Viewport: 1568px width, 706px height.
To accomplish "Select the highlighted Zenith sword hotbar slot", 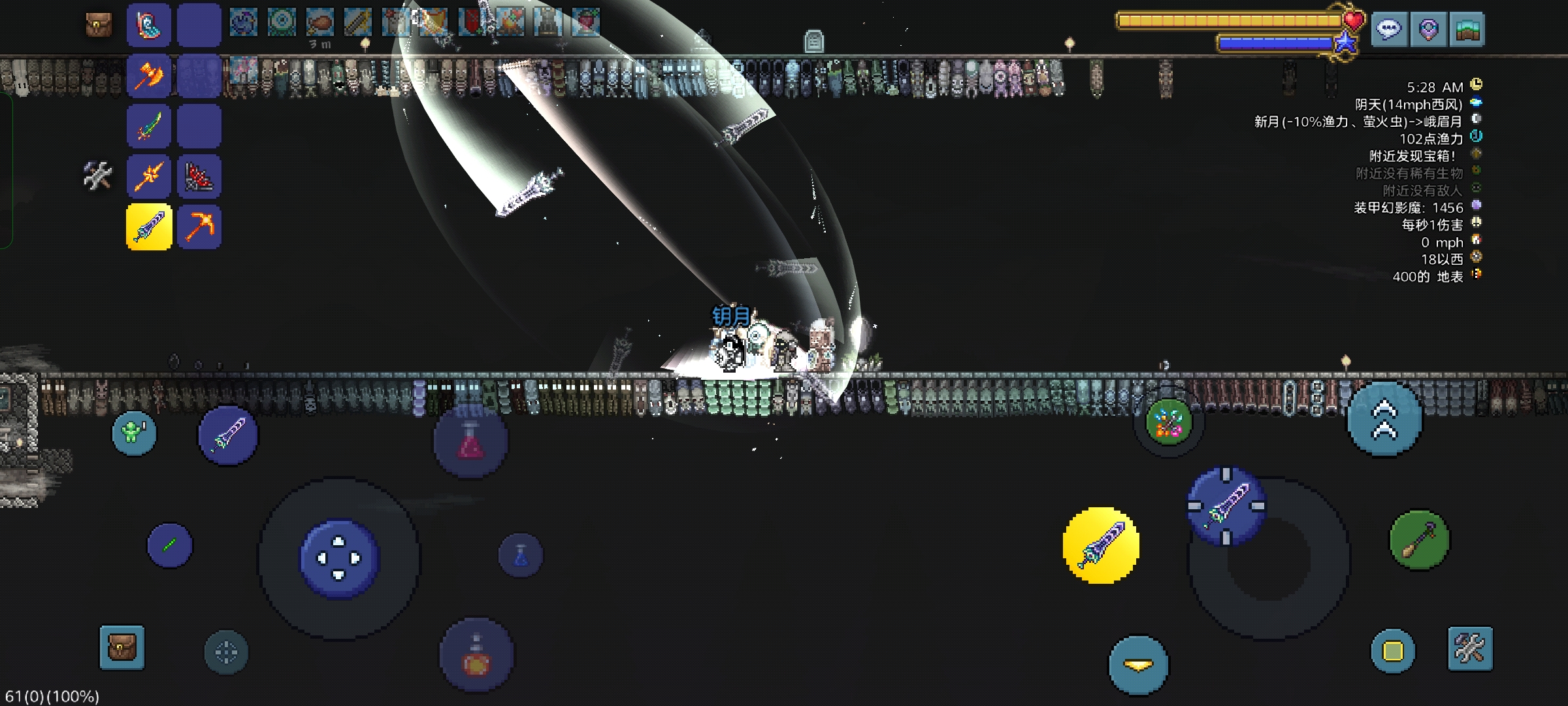I will [149, 227].
